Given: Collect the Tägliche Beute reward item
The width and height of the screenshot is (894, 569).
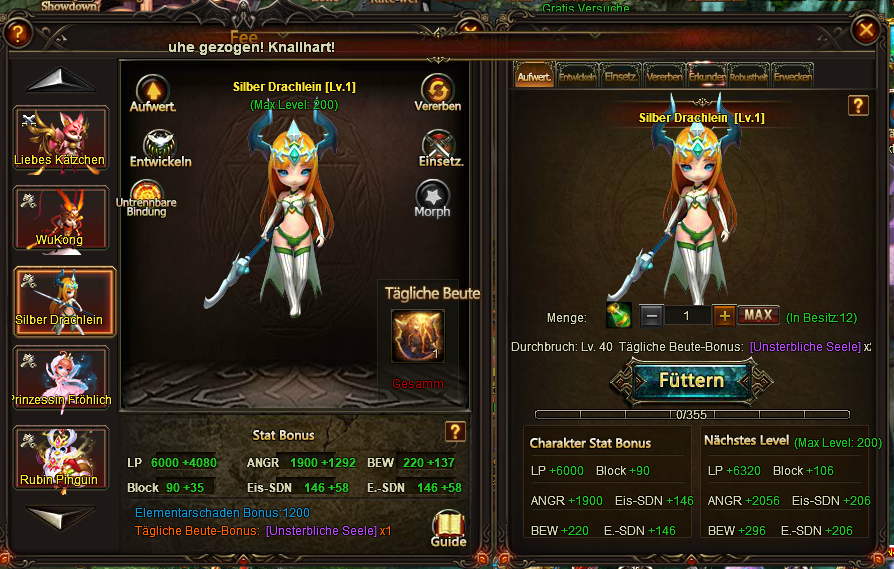Looking at the screenshot, I should [418, 336].
